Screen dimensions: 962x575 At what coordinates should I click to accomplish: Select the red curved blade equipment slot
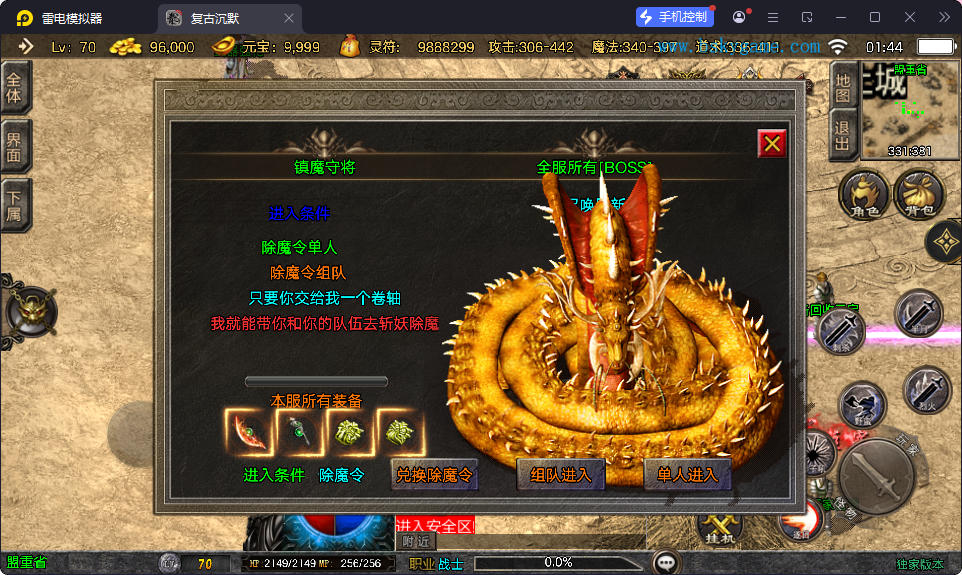[247, 434]
